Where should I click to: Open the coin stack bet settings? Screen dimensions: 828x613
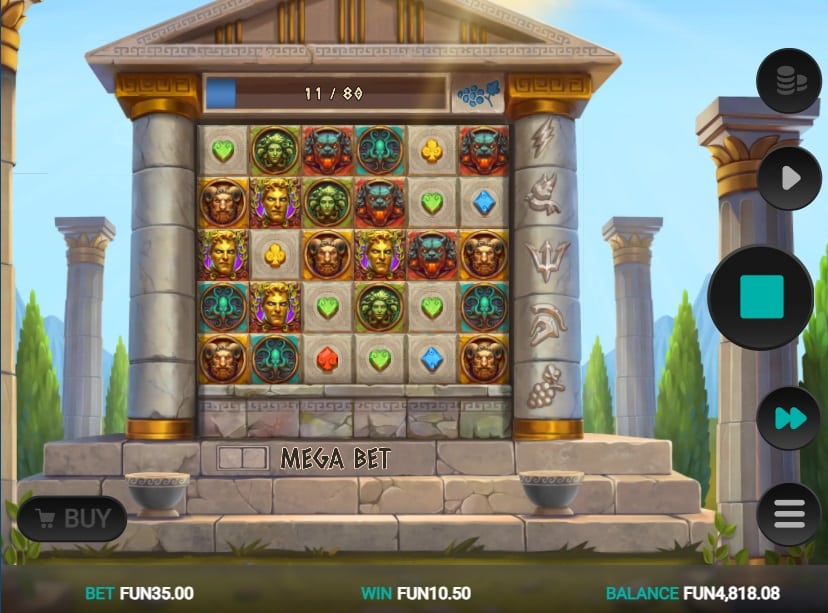[788, 81]
